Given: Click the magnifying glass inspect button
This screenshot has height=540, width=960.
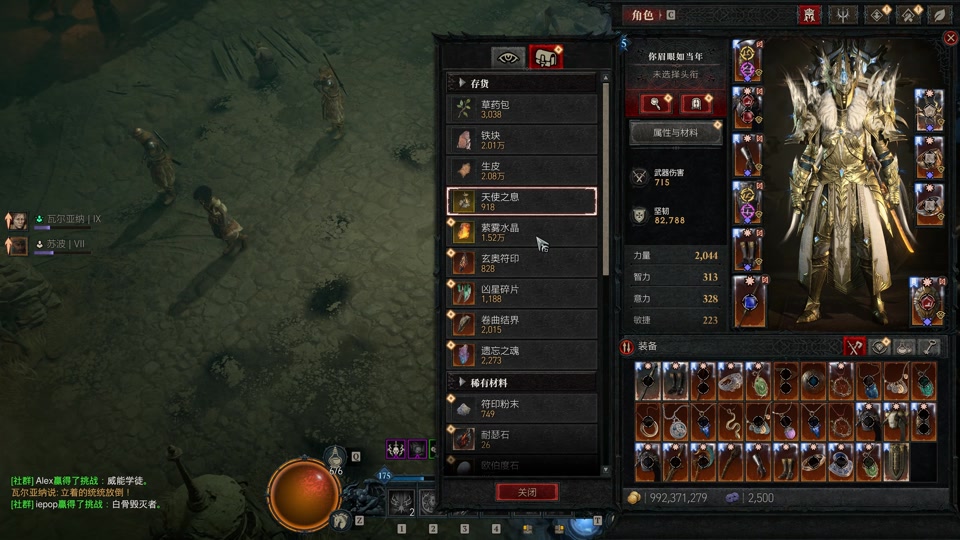Looking at the screenshot, I should (656, 103).
